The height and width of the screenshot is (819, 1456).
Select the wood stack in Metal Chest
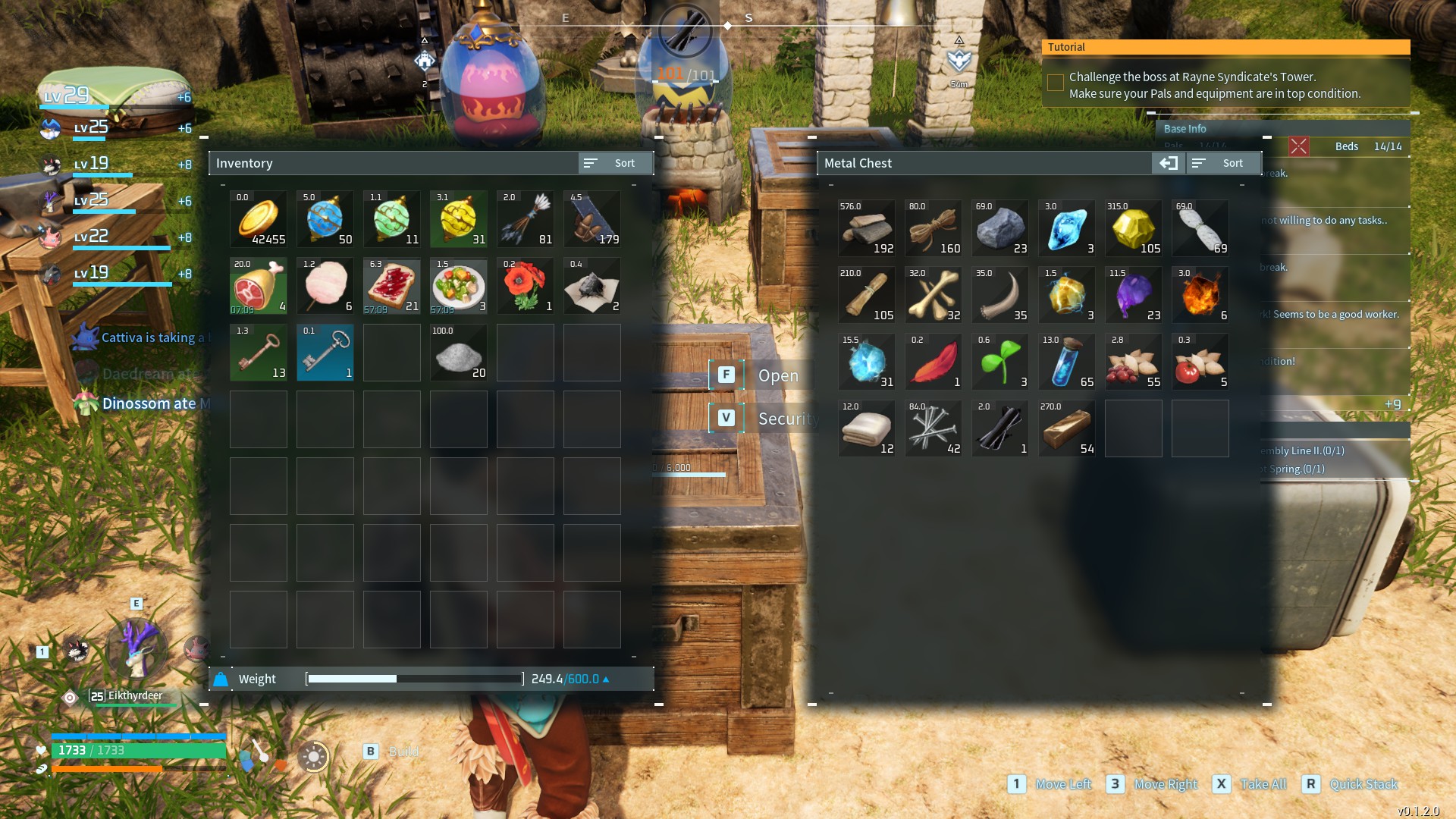point(866,228)
